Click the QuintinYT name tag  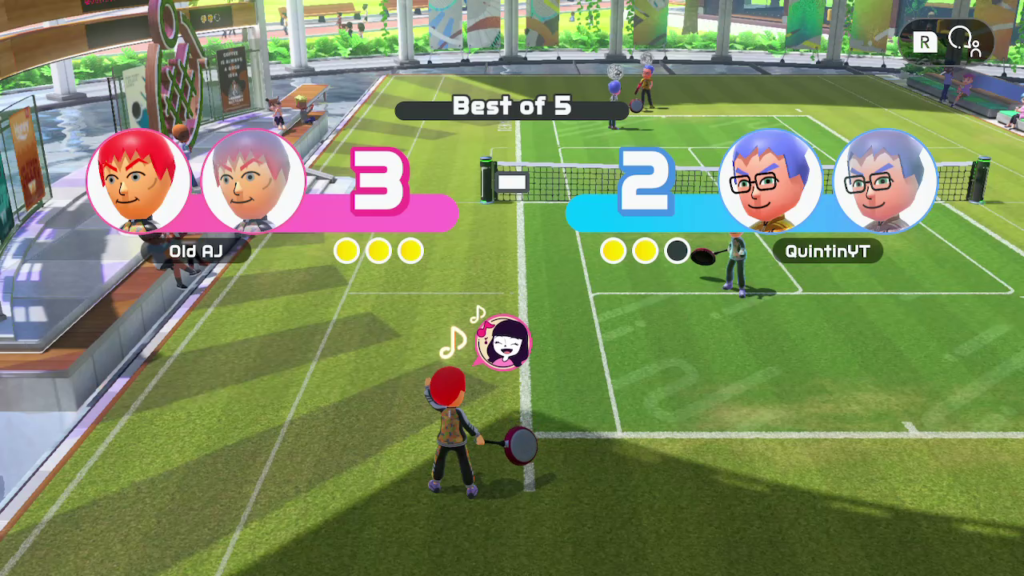827,251
